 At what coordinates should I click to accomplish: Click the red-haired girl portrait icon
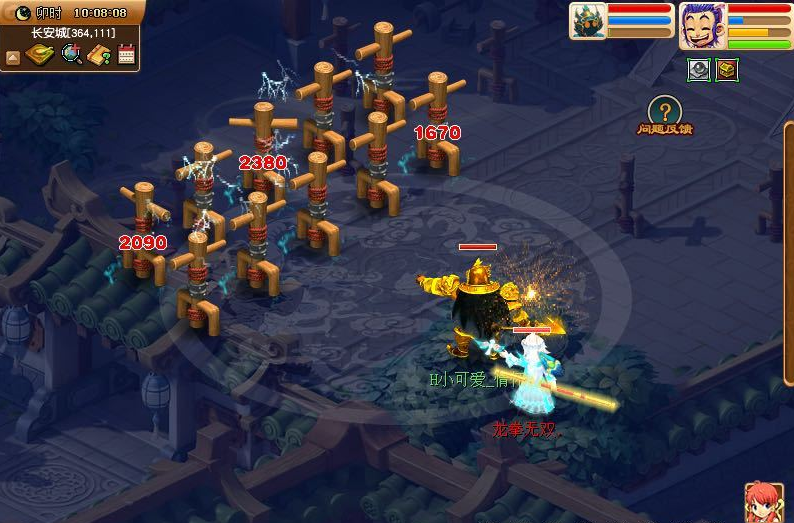pyautogui.click(x=763, y=502)
